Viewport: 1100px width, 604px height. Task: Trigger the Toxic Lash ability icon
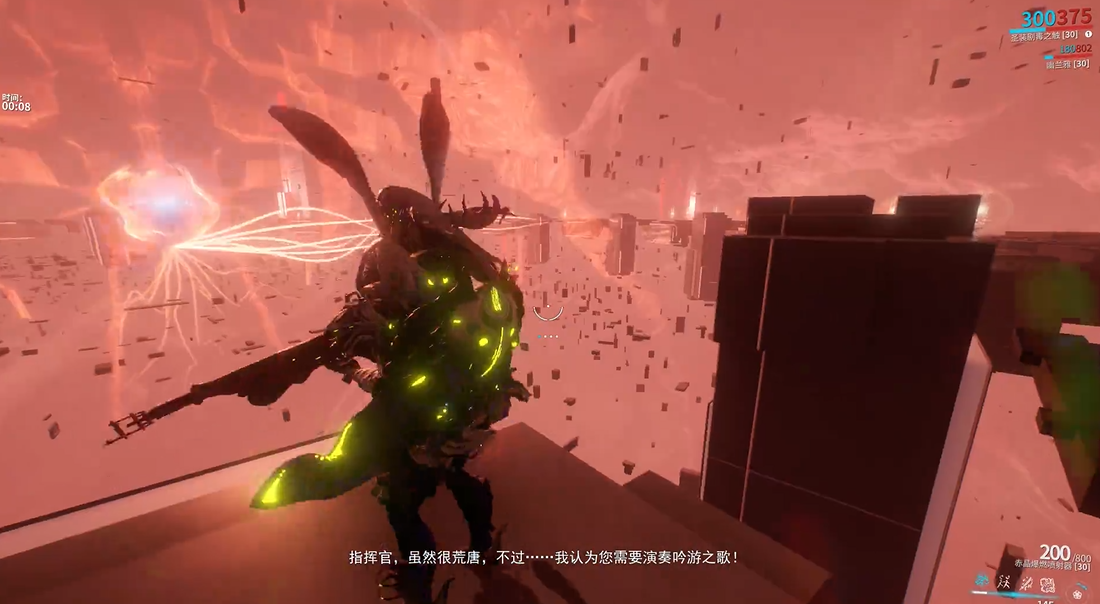coord(1025,582)
